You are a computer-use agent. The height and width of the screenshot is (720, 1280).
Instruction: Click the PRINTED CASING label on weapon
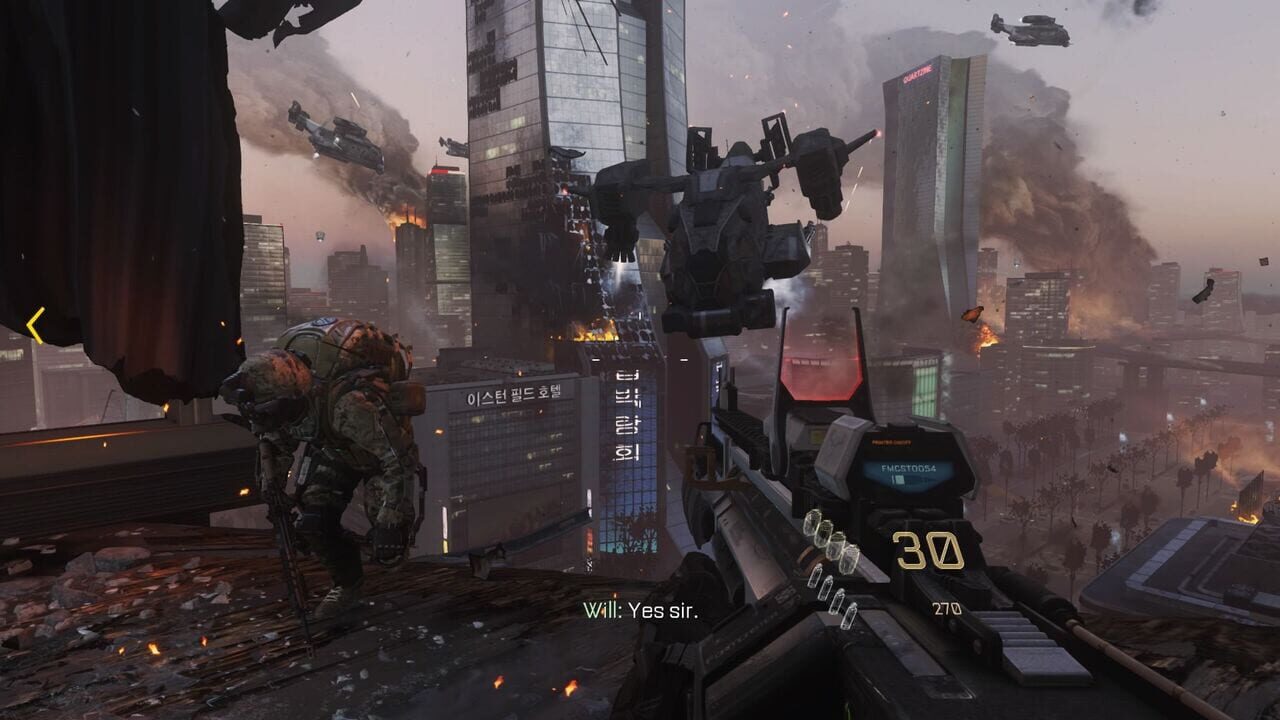point(890,441)
